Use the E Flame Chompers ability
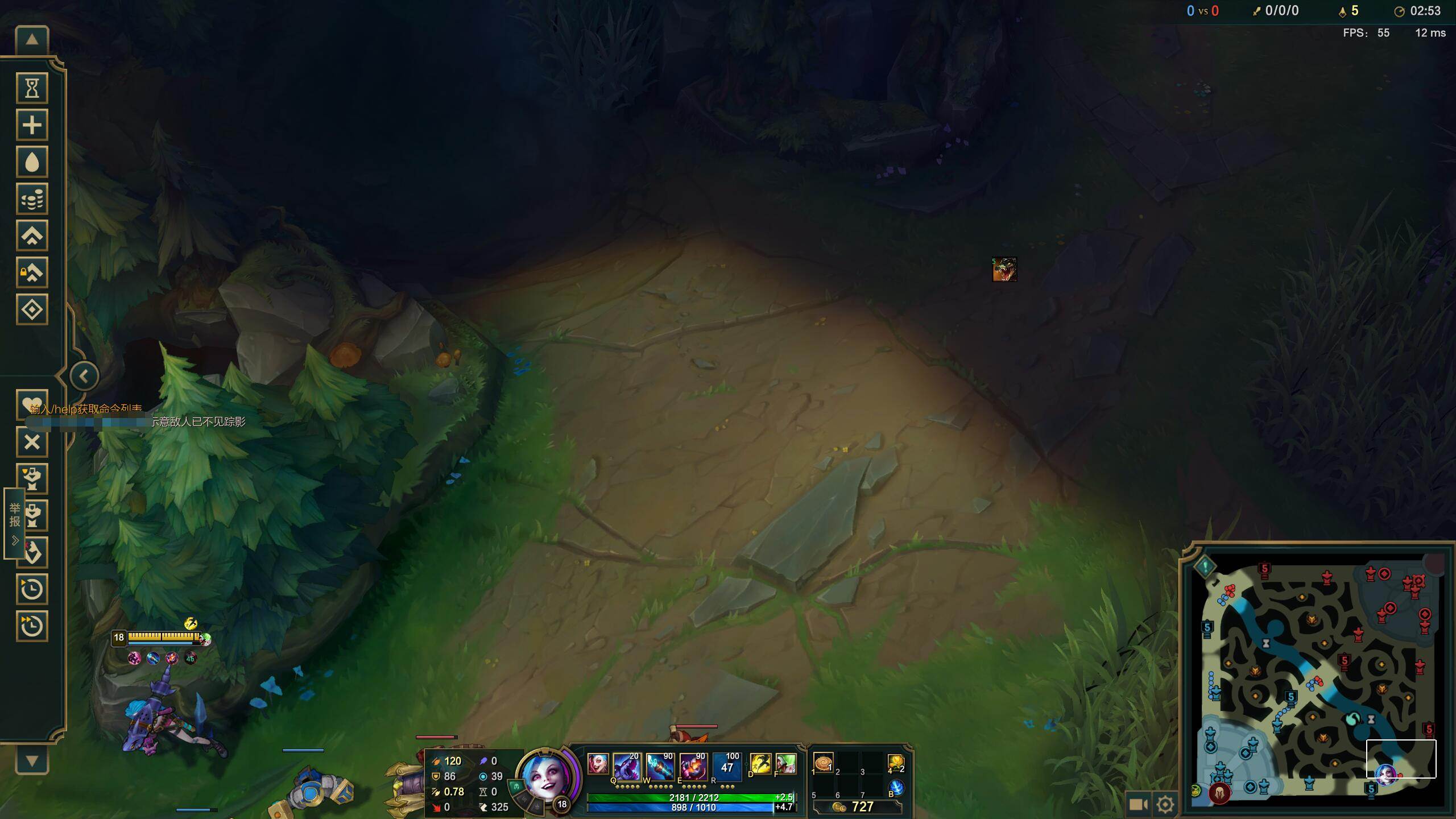This screenshot has width=1456, height=819. [x=693, y=766]
